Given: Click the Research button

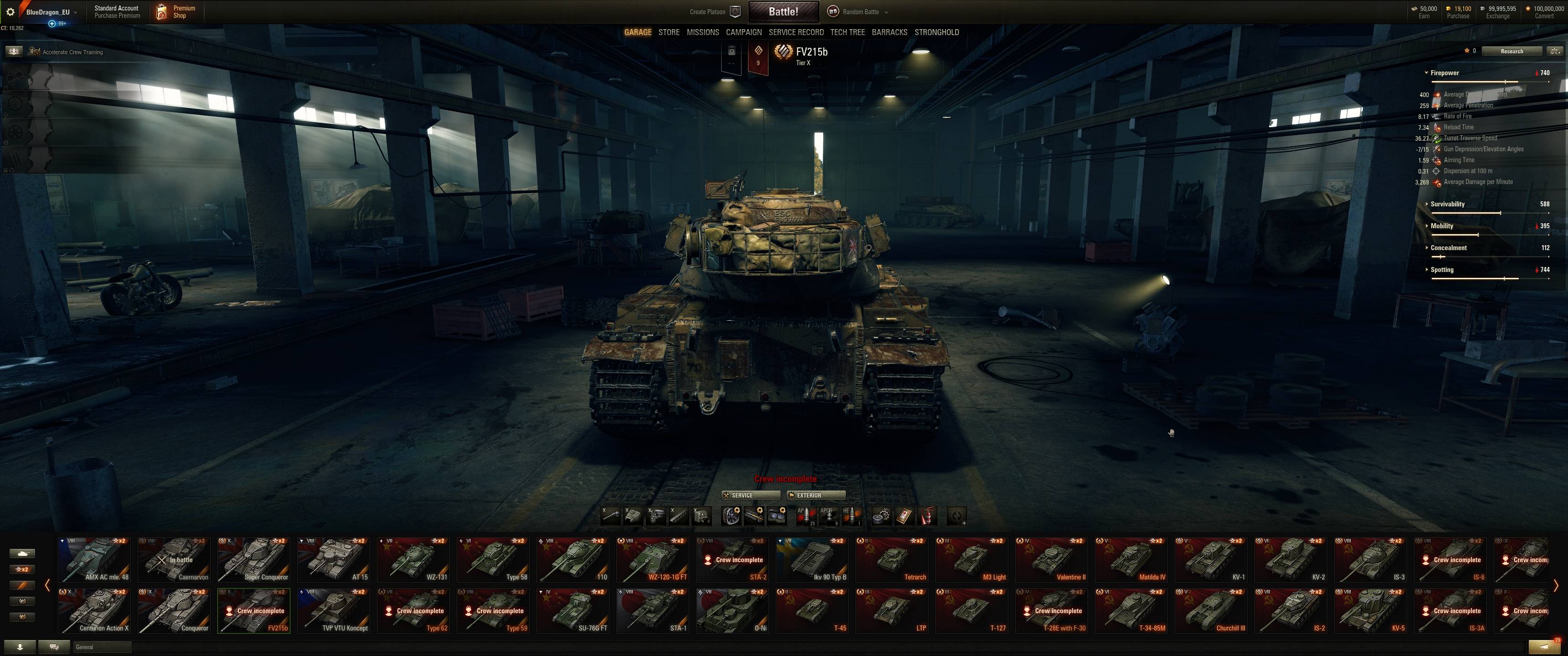Looking at the screenshot, I should click(x=1511, y=51).
